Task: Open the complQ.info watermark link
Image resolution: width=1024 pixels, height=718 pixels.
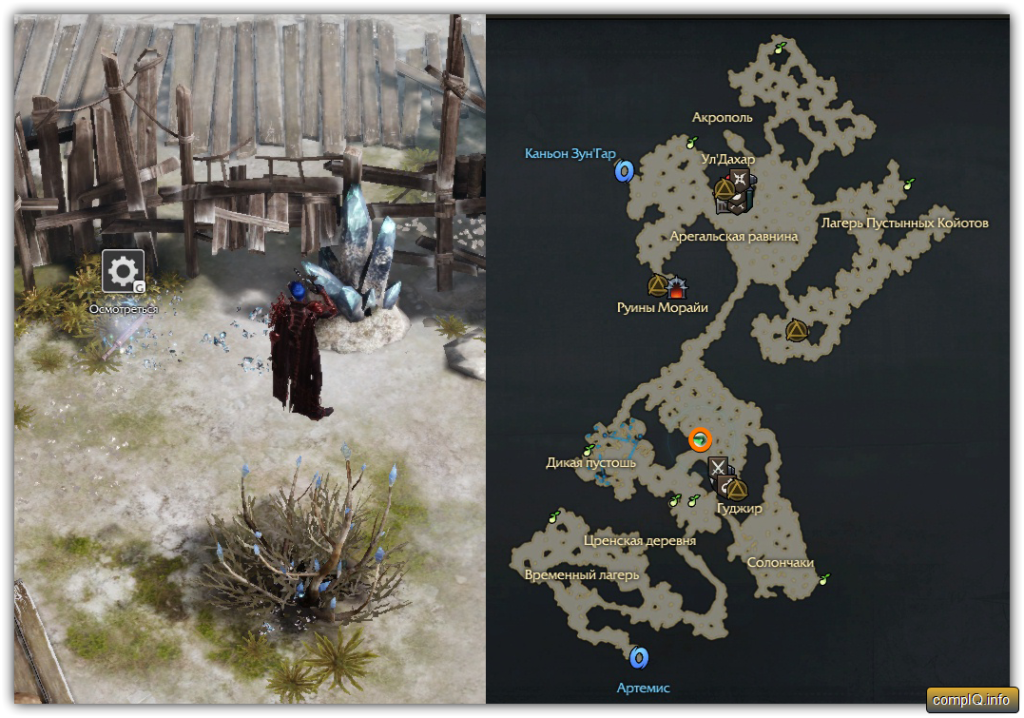Action: click(972, 699)
